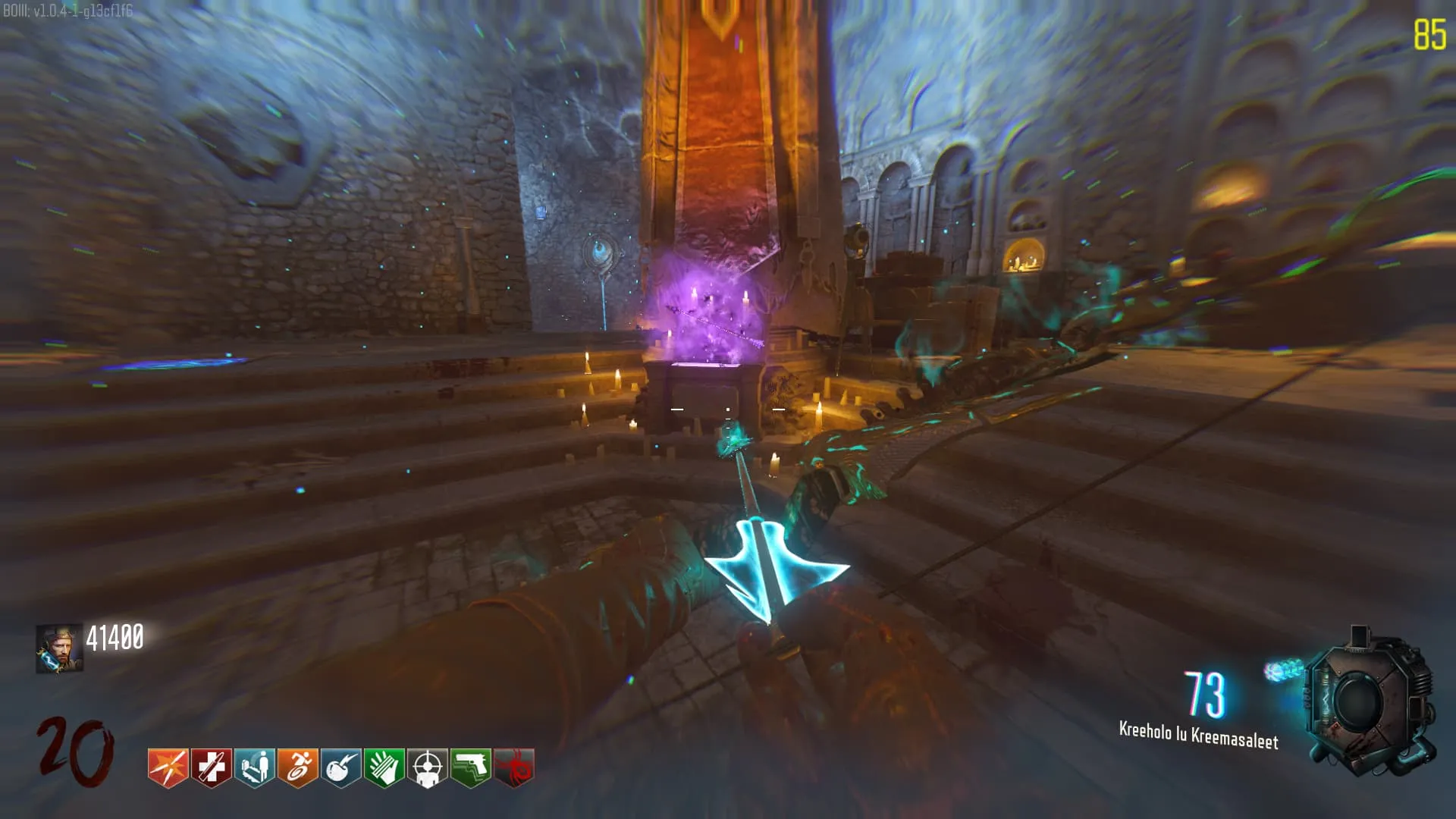
Task: Choose the Stamin-Up running man perk
Action: [x=297, y=767]
